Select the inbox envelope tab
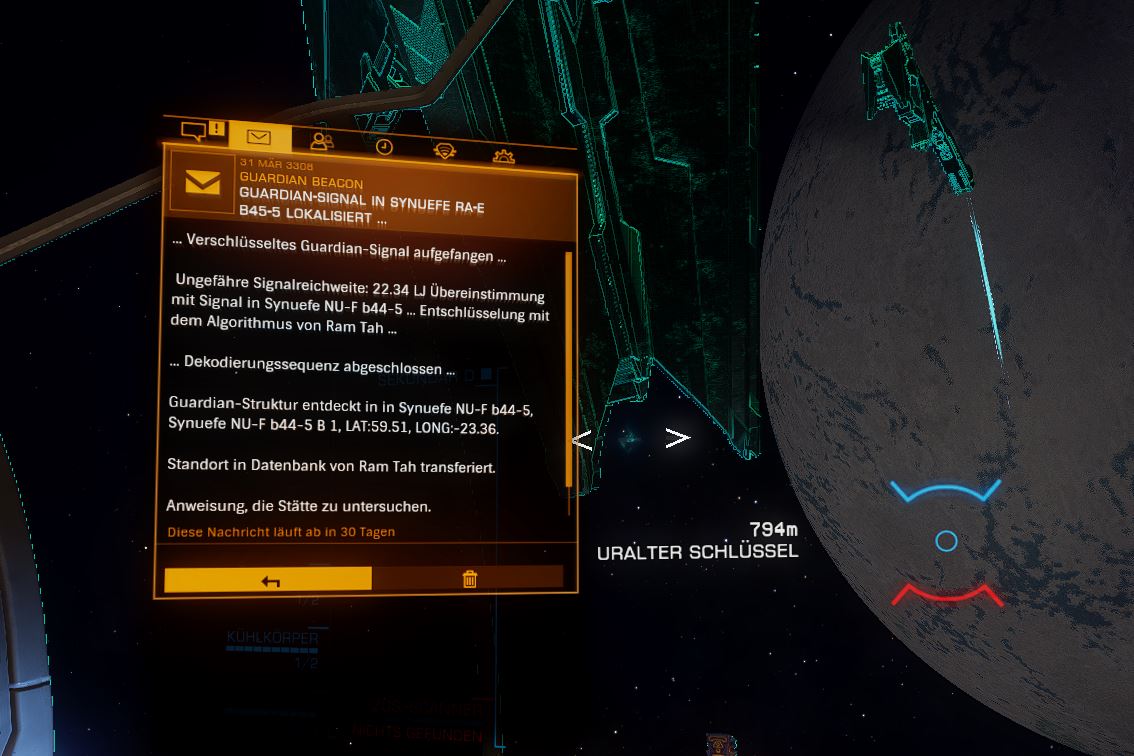Screen dimensions: 1134x756 [x=260, y=138]
